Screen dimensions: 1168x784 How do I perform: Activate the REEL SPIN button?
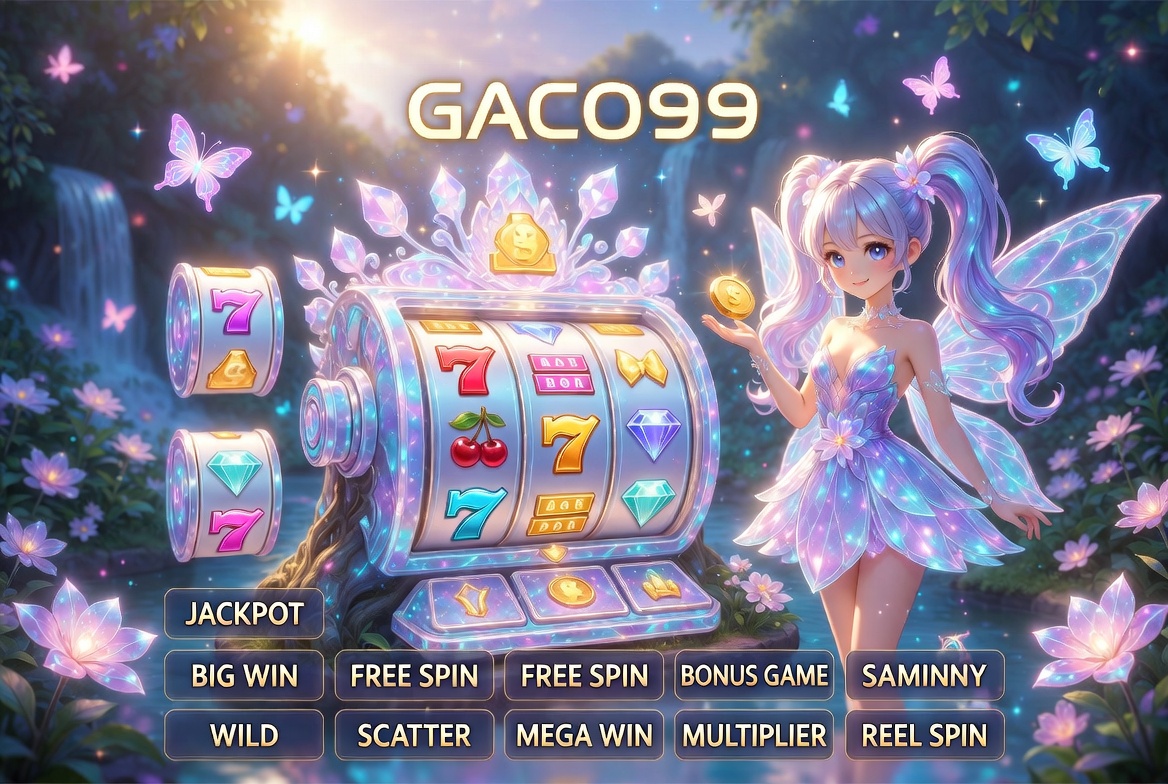coord(924,736)
